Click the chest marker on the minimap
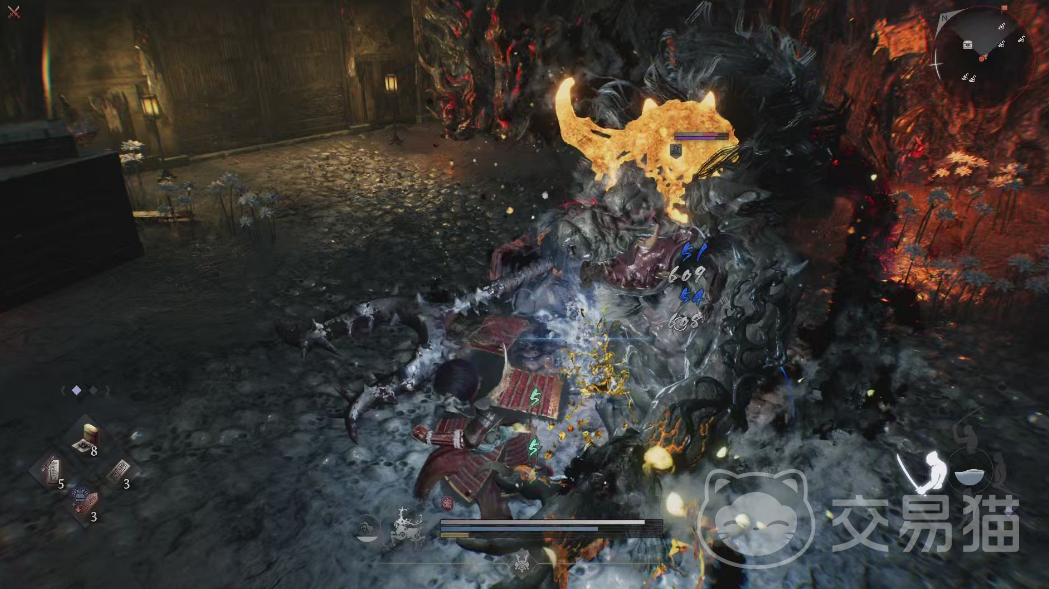 click(968, 44)
